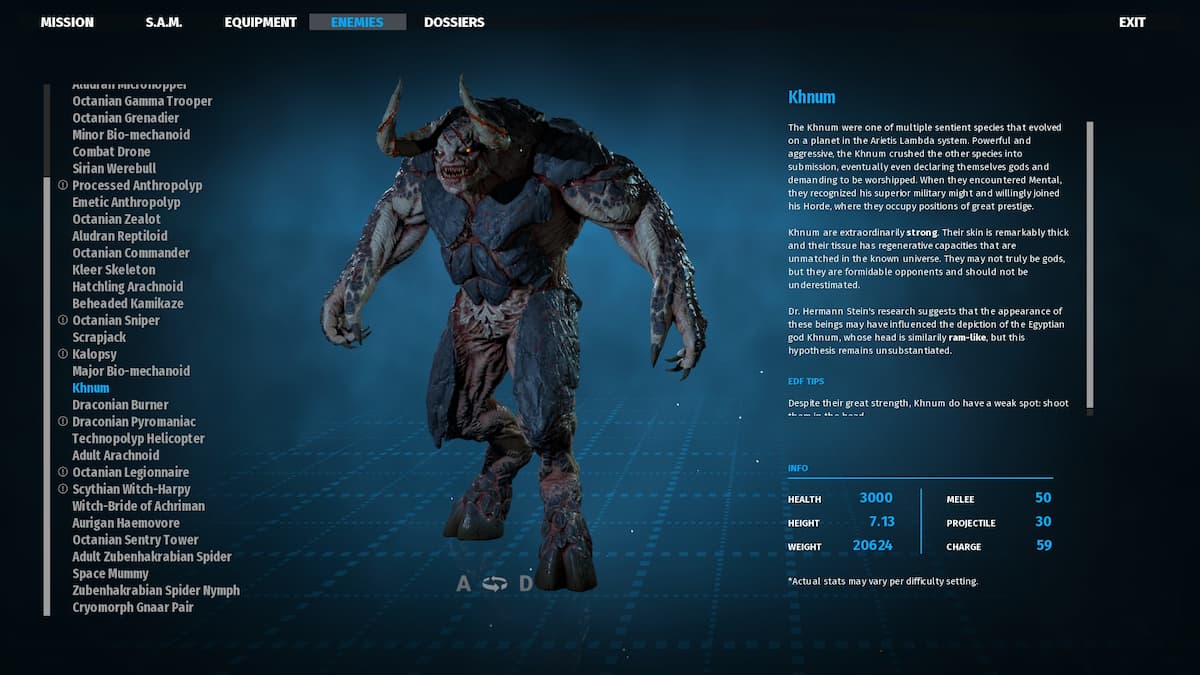
Task: Open the Processed Anthropolyp entry
Action: pyautogui.click(x=137, y=185)
